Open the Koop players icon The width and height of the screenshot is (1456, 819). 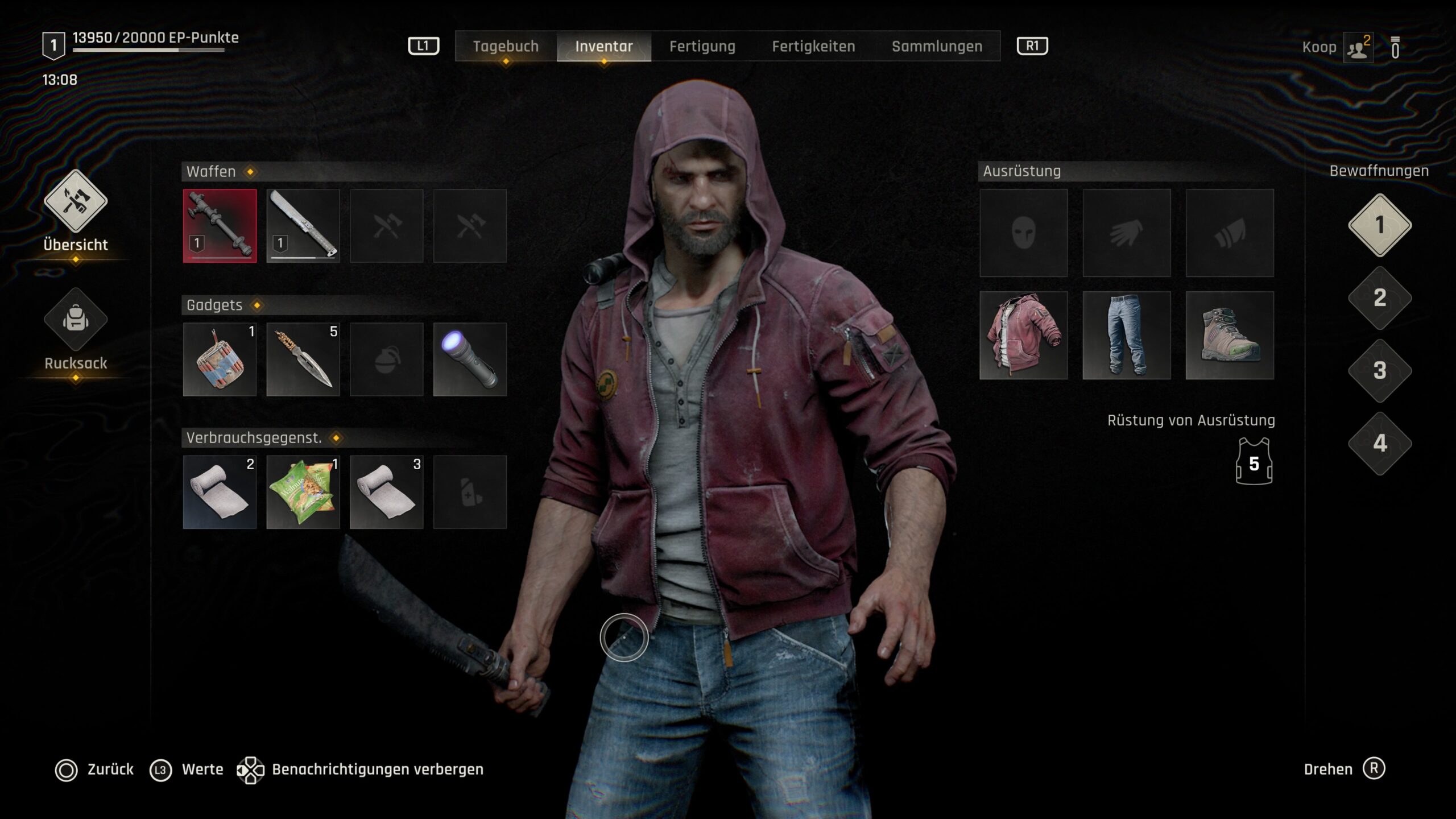(x=1358, y=48)
